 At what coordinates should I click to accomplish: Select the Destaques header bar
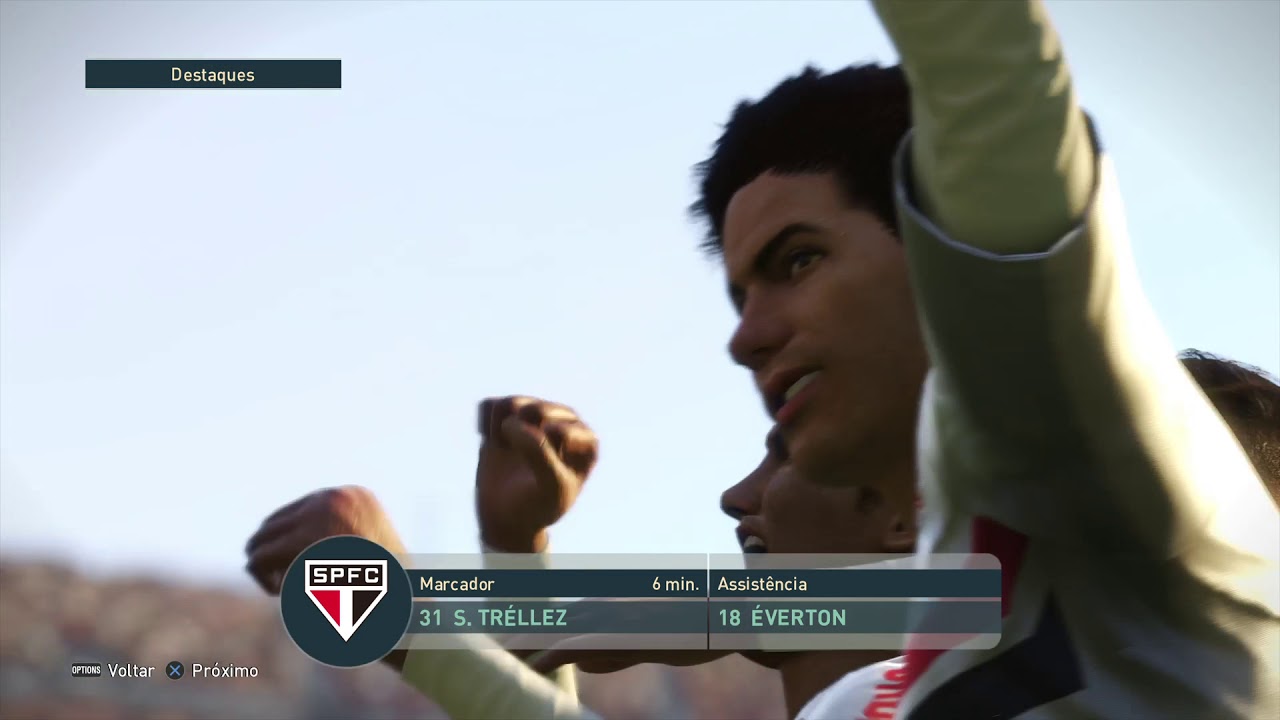point(213,75)
